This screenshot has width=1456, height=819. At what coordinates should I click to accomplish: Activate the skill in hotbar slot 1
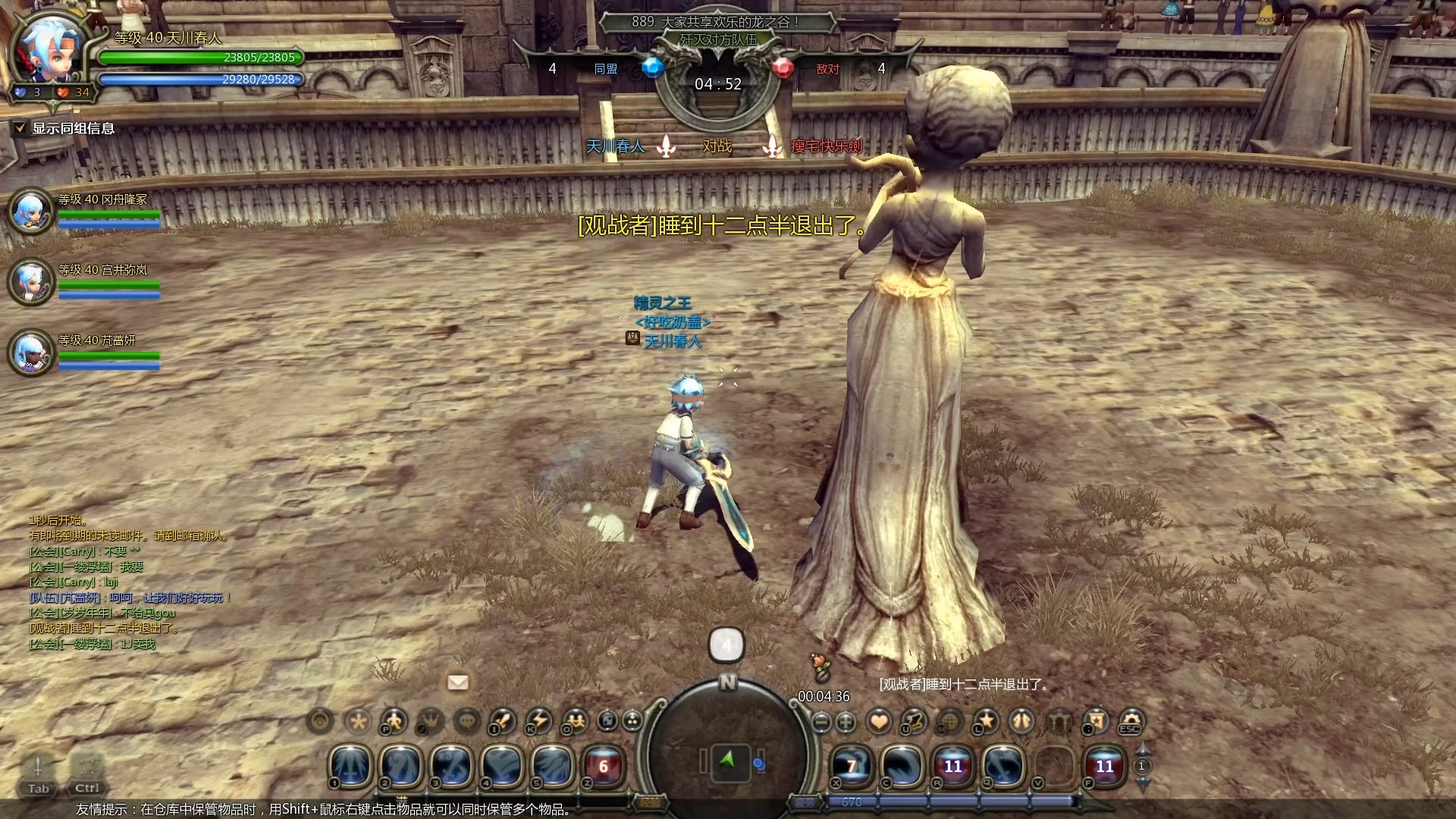pyautogui.click(x=350, y=766)
